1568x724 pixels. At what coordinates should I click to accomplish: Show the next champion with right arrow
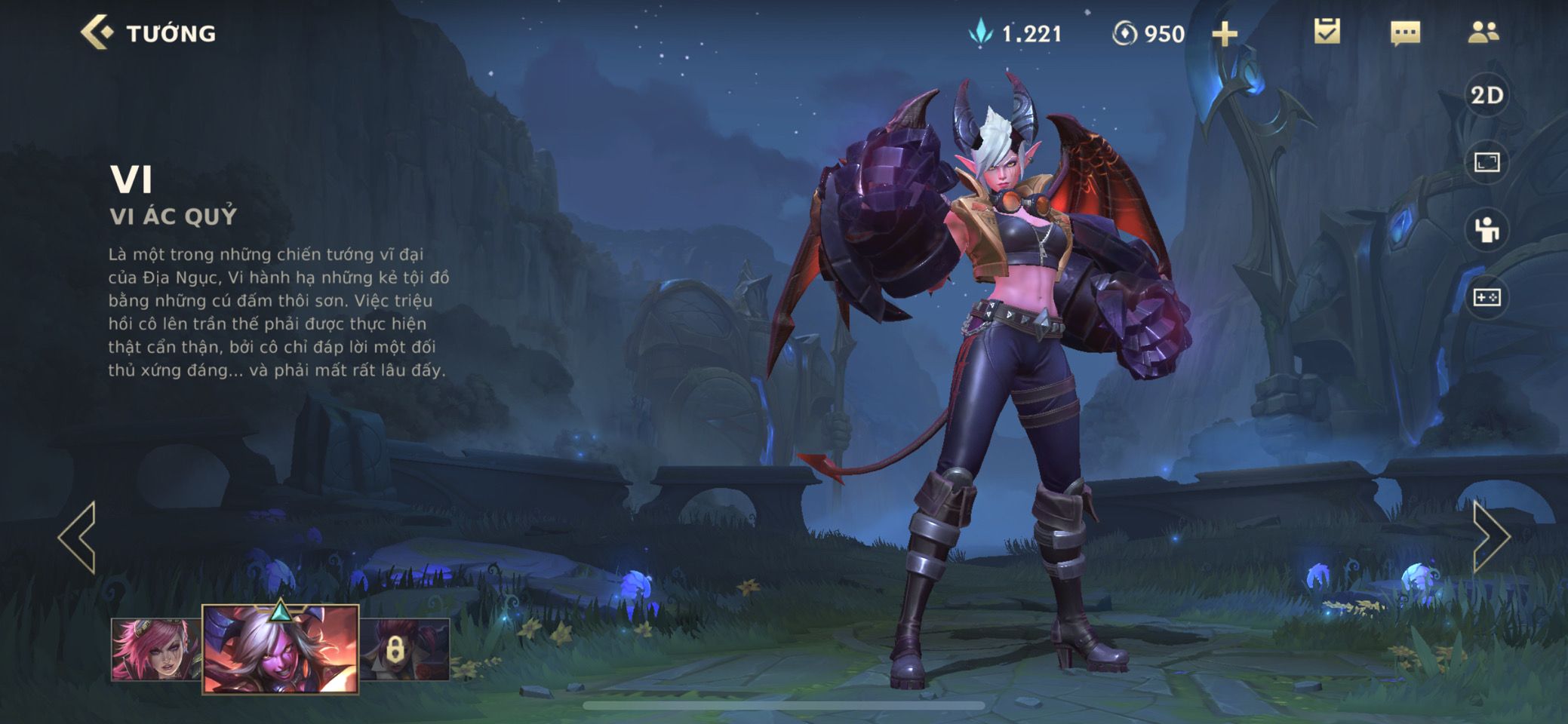tap(1490, 537)
